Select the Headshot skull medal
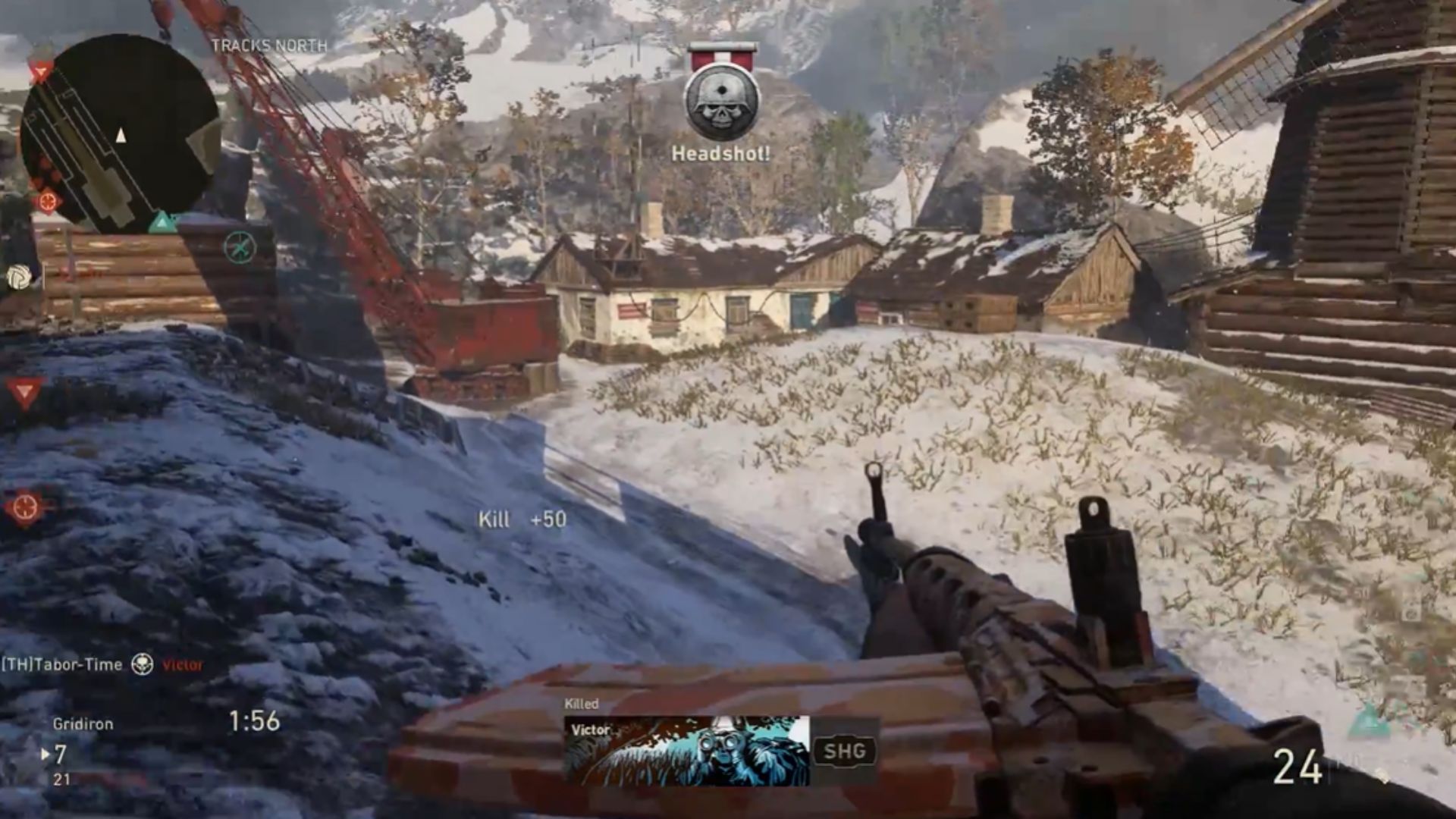The width and height of the screenshot is (1456, 819). pyautogui.click(x=721, y=102)
